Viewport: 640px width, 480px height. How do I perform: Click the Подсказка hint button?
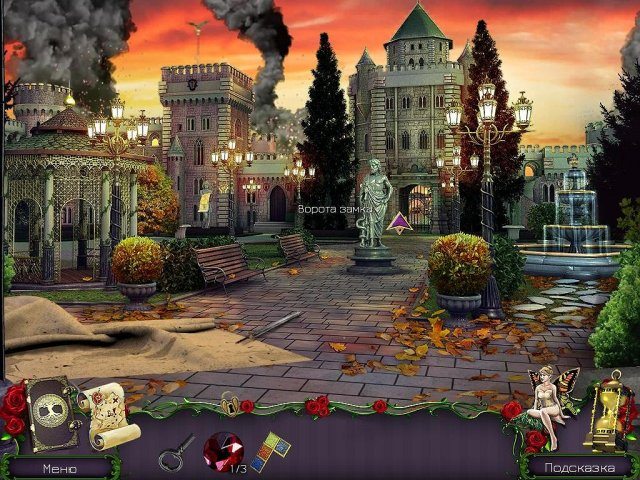tap(577, 467)
